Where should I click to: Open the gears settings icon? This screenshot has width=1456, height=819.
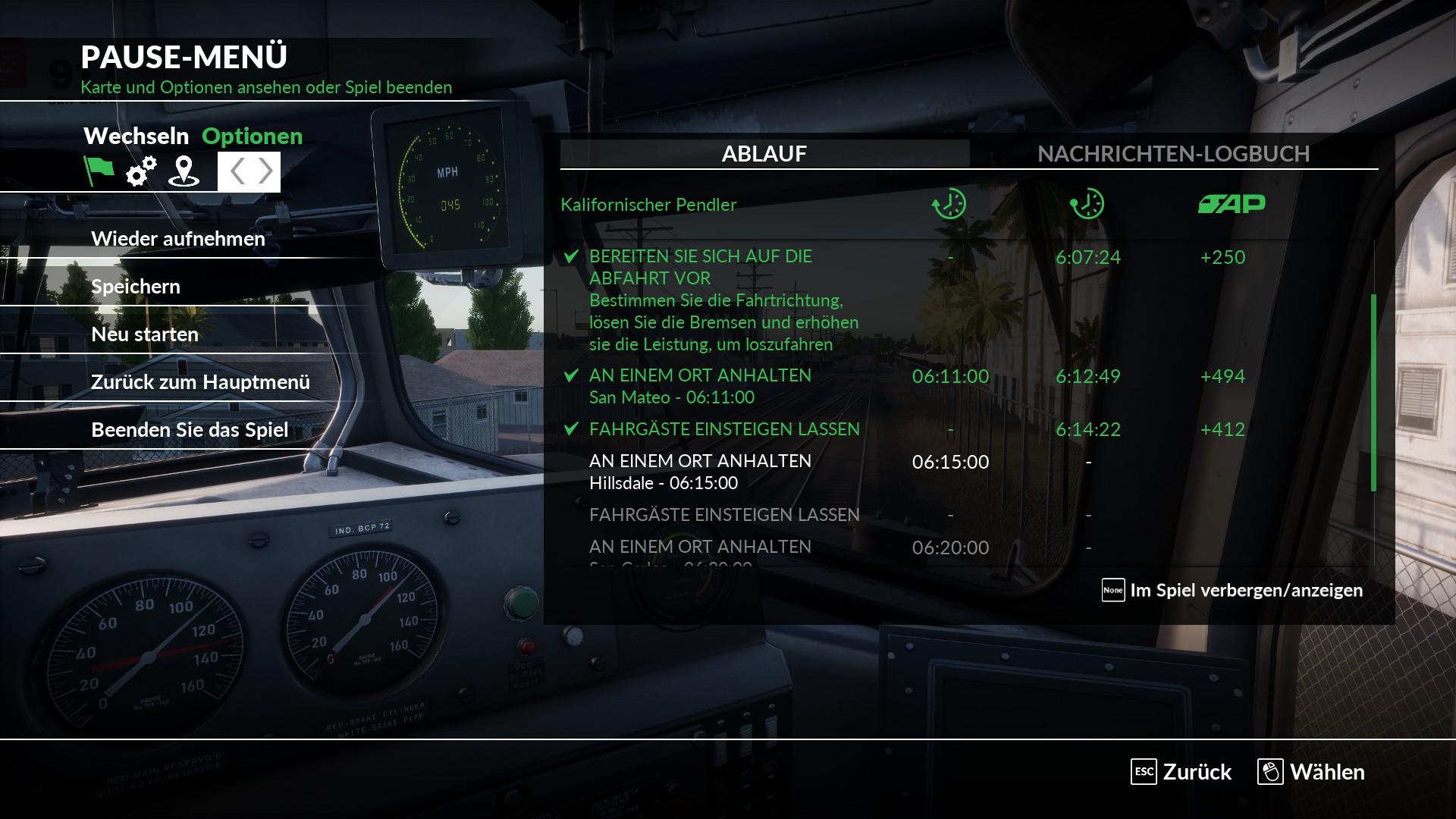click(141, 171)
